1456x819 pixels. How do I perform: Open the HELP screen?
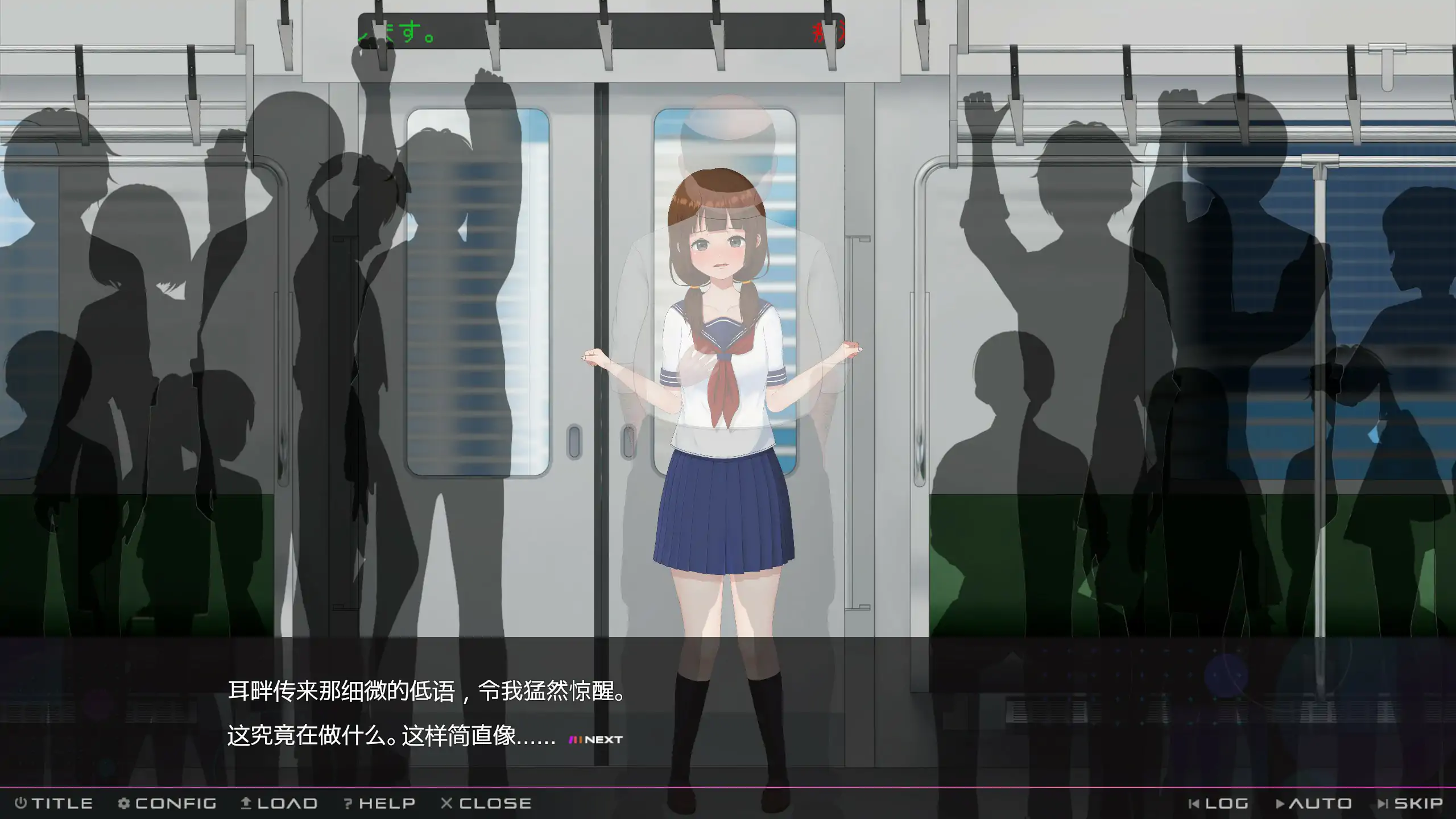coord(378,803)
